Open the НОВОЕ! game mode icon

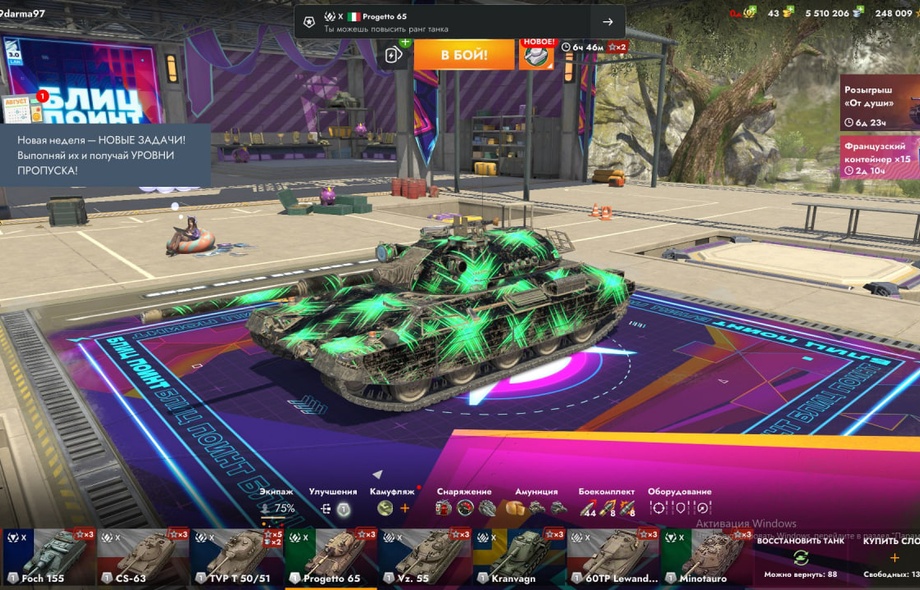537,54
